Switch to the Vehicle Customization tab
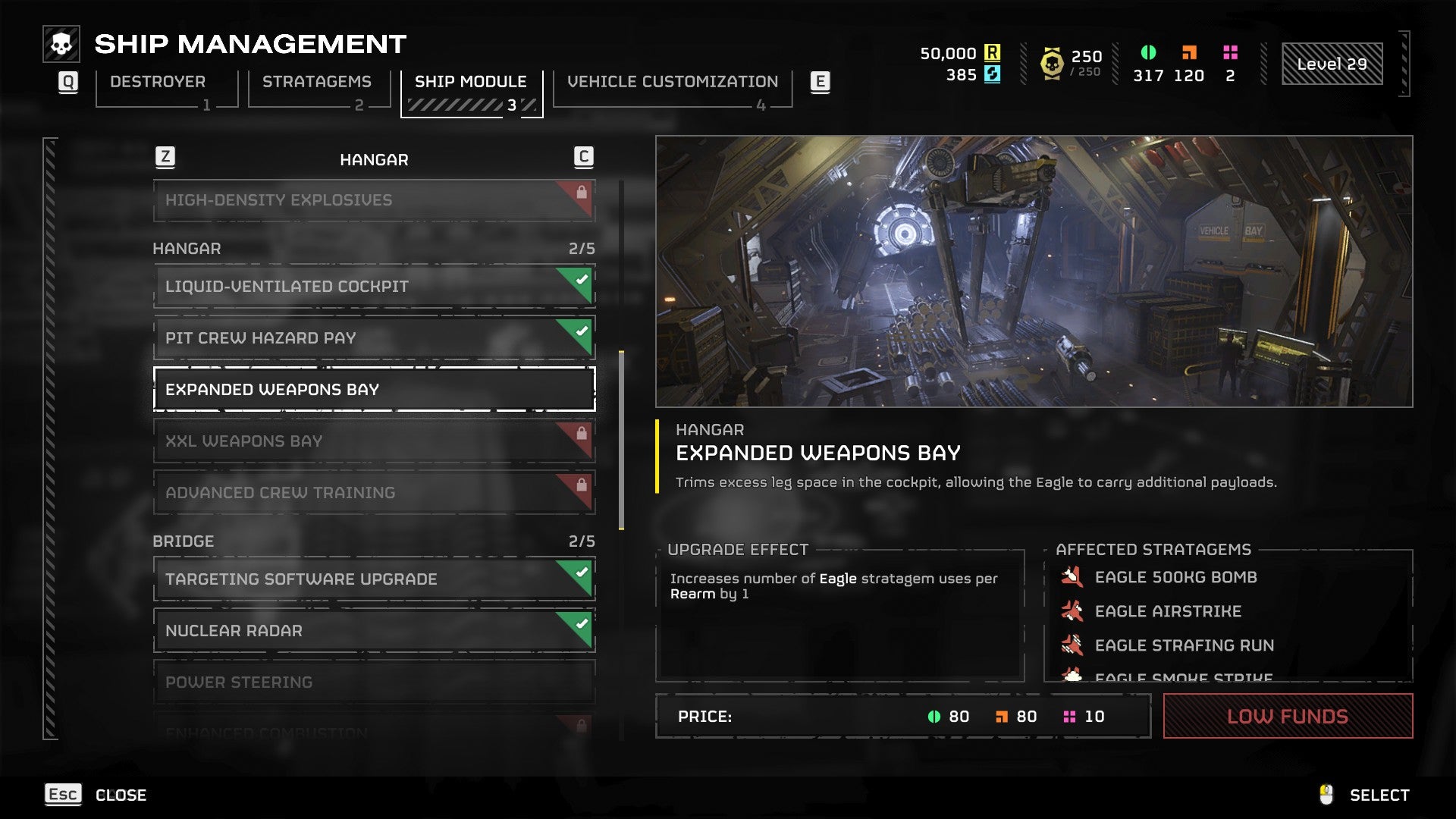Image resolution: width=1456 pixels, height=819 pixels. (x=673, y=81)
